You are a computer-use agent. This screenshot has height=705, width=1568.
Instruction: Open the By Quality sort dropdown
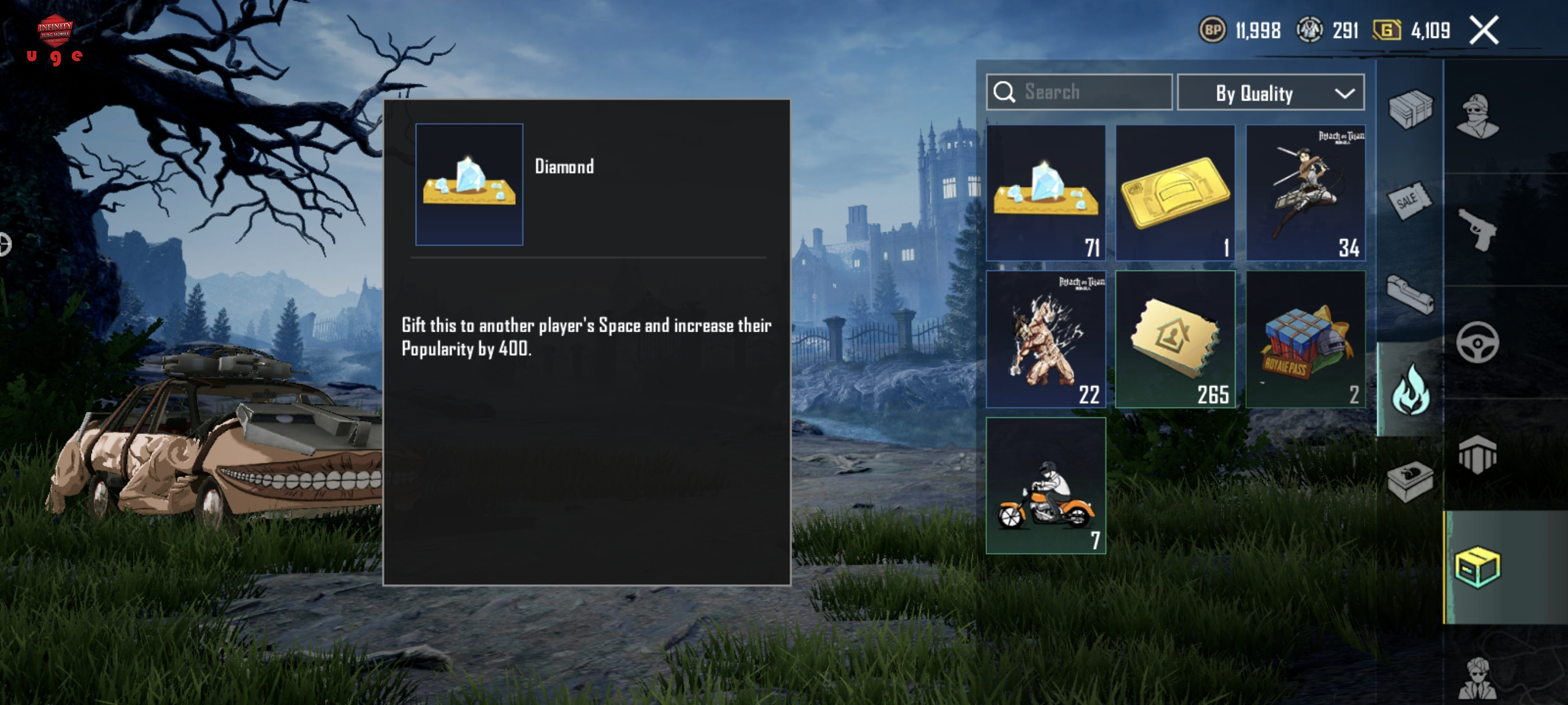(1270, 92)
